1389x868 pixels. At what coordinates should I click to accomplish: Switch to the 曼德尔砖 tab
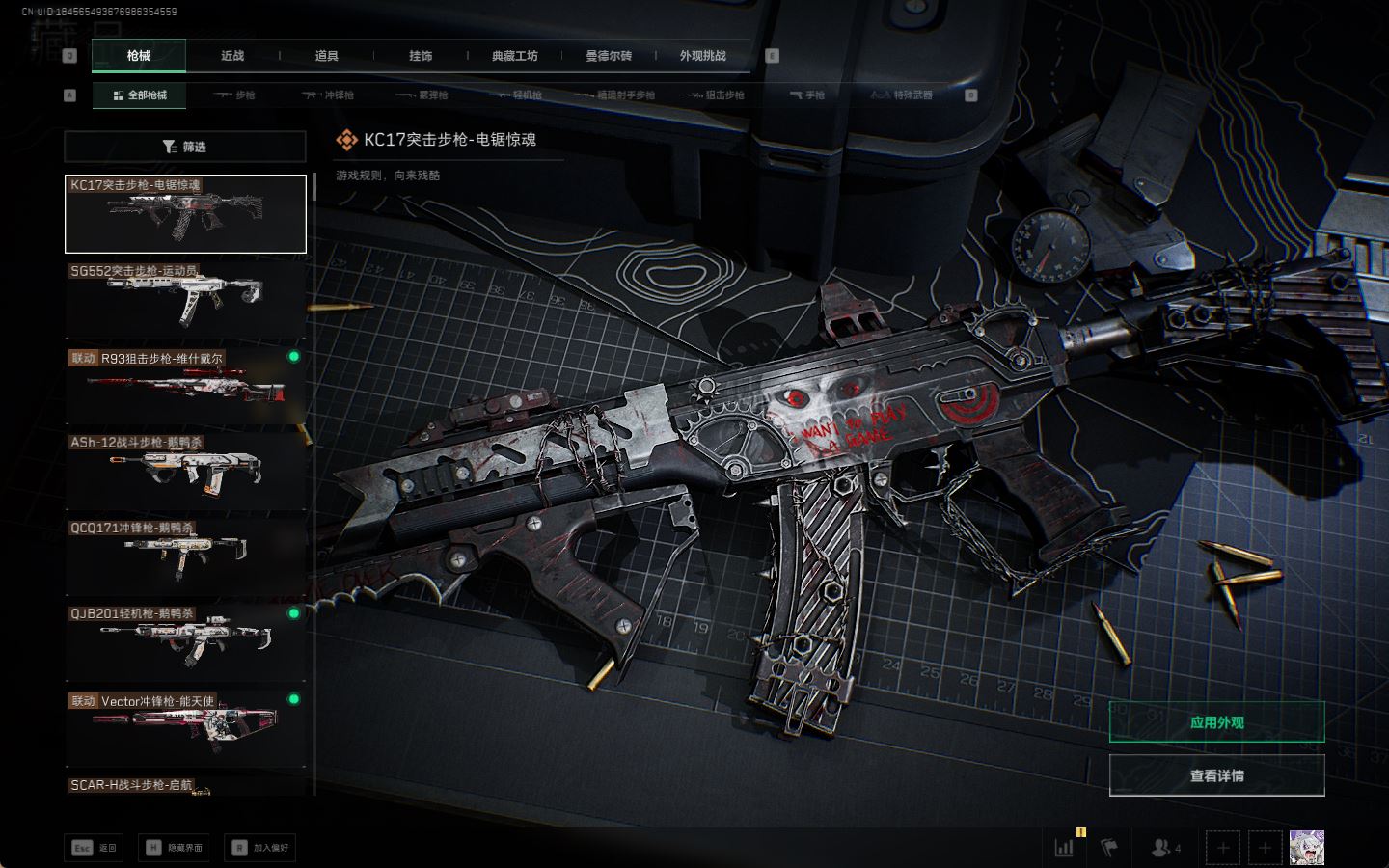(x=609, y=56)
